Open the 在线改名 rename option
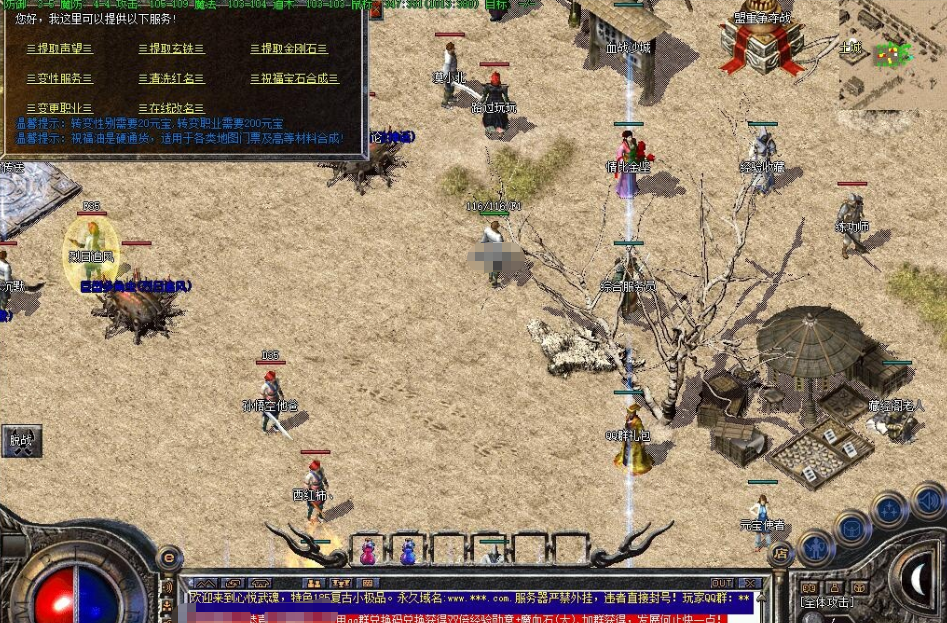 pyautogui.click(x=171, y=108)
